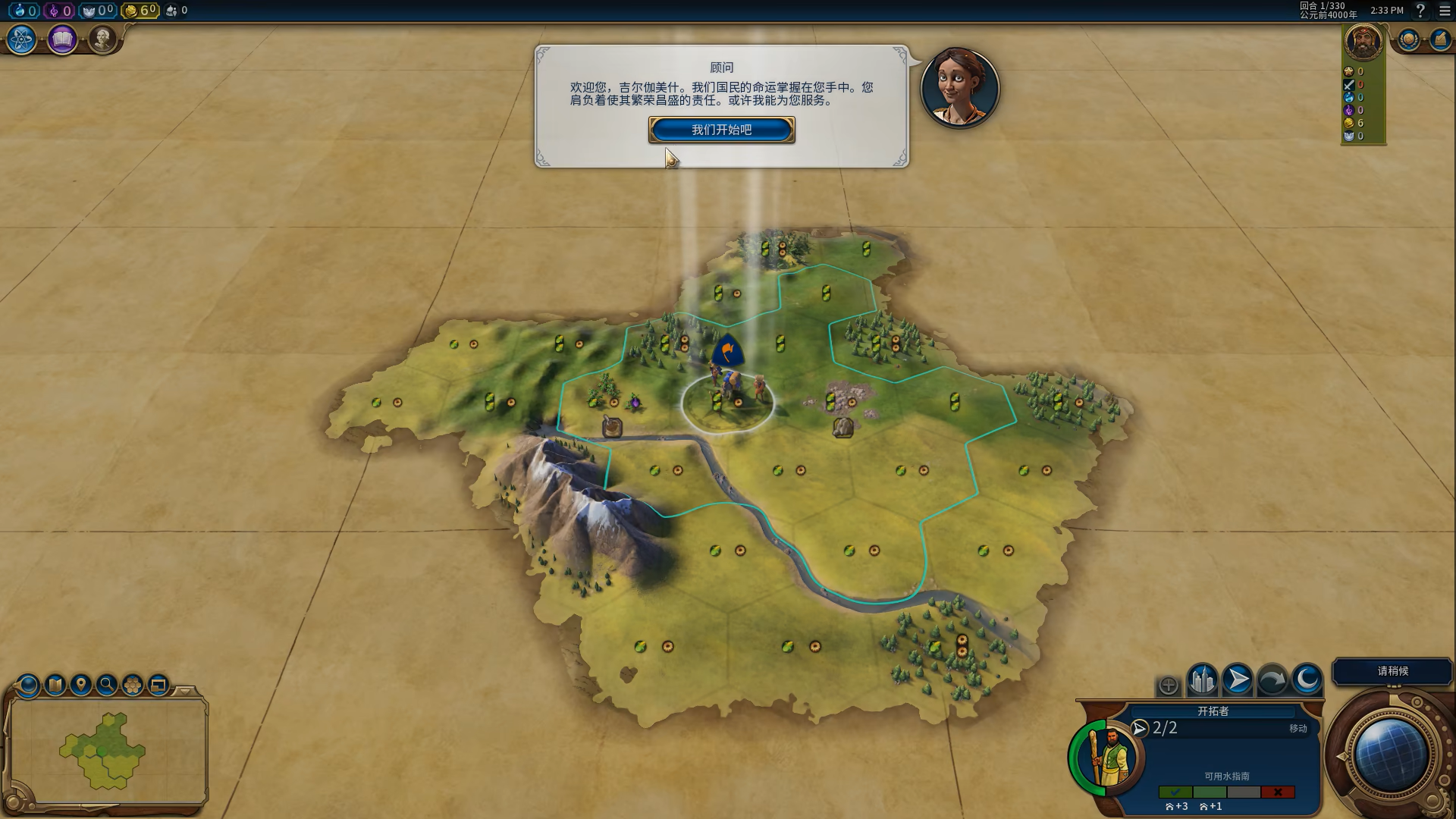Open world rankings globe laurel icon

pos(1409,39)
